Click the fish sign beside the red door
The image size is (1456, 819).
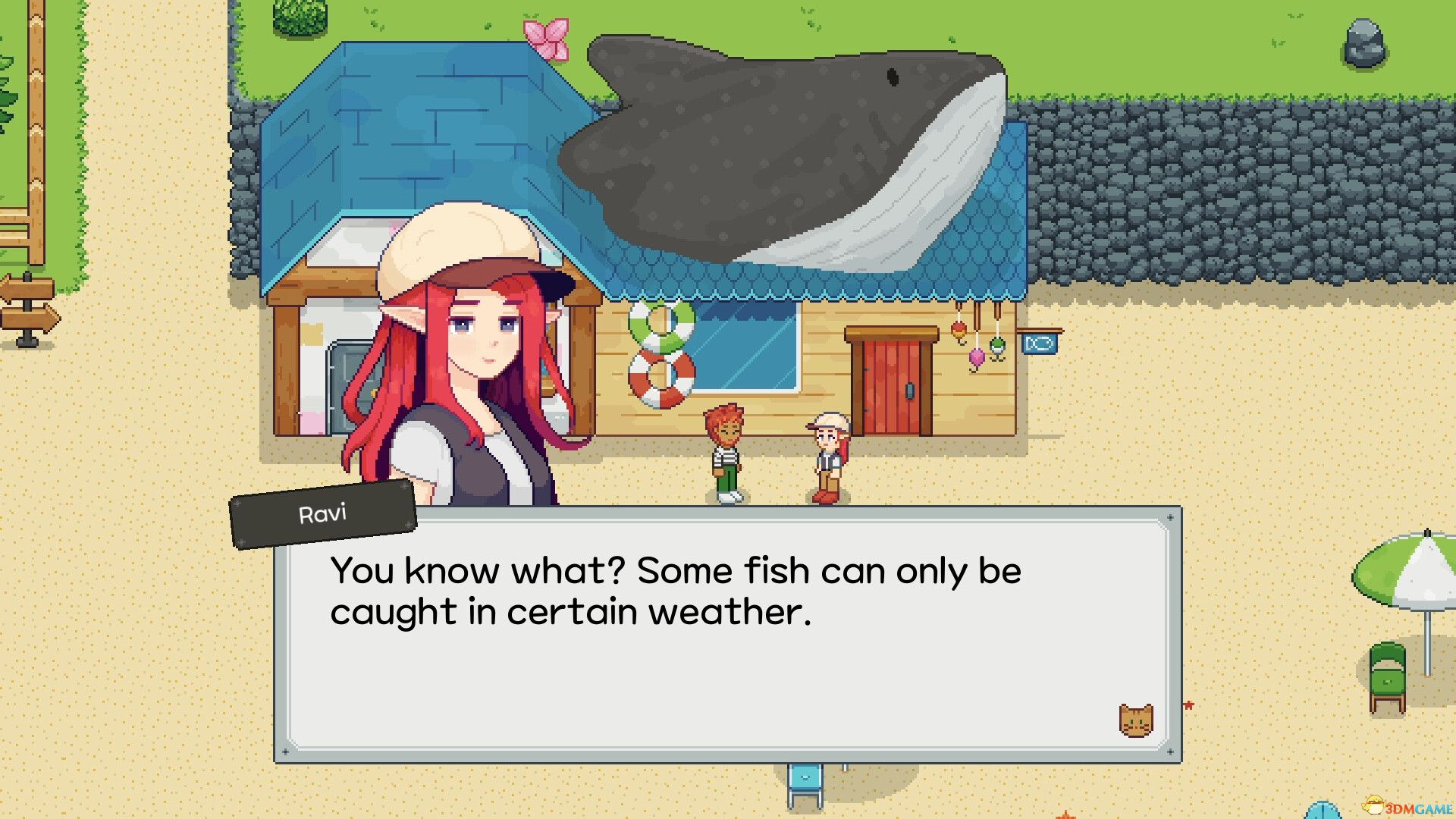[1040, 343]
